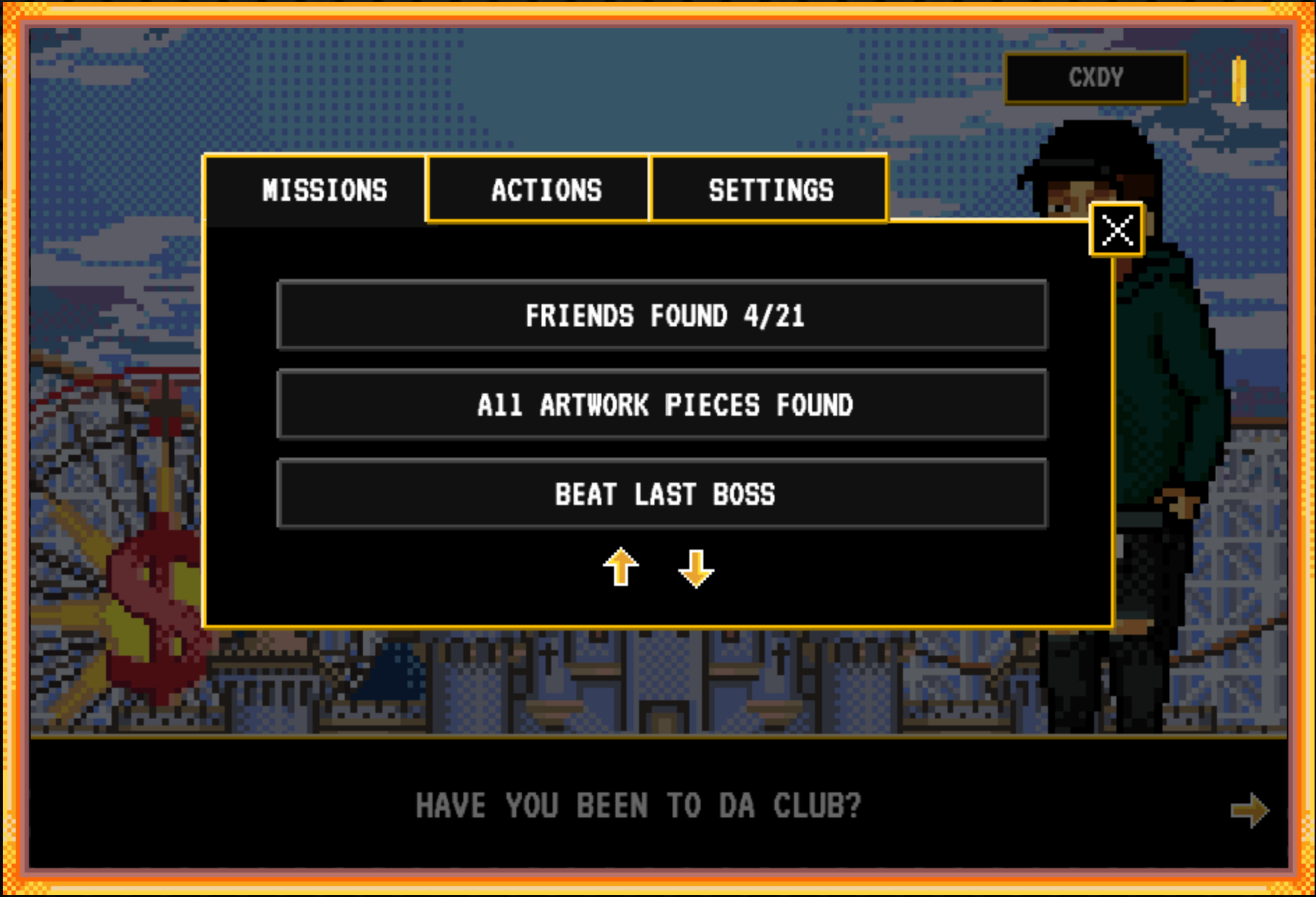Switch to the Missions tab

pos(324,190)
